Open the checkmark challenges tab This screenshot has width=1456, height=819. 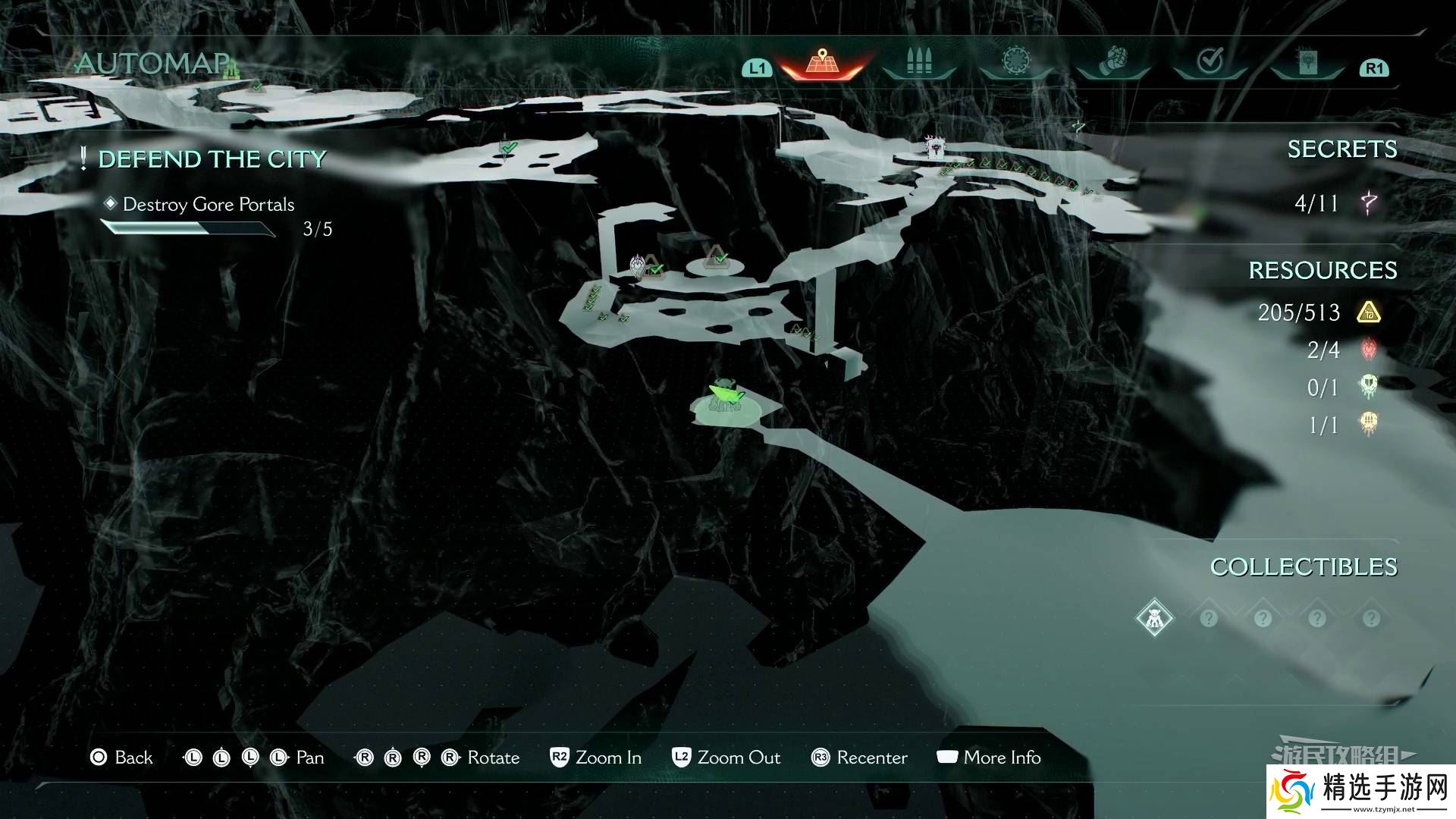tap(1210, 62)
